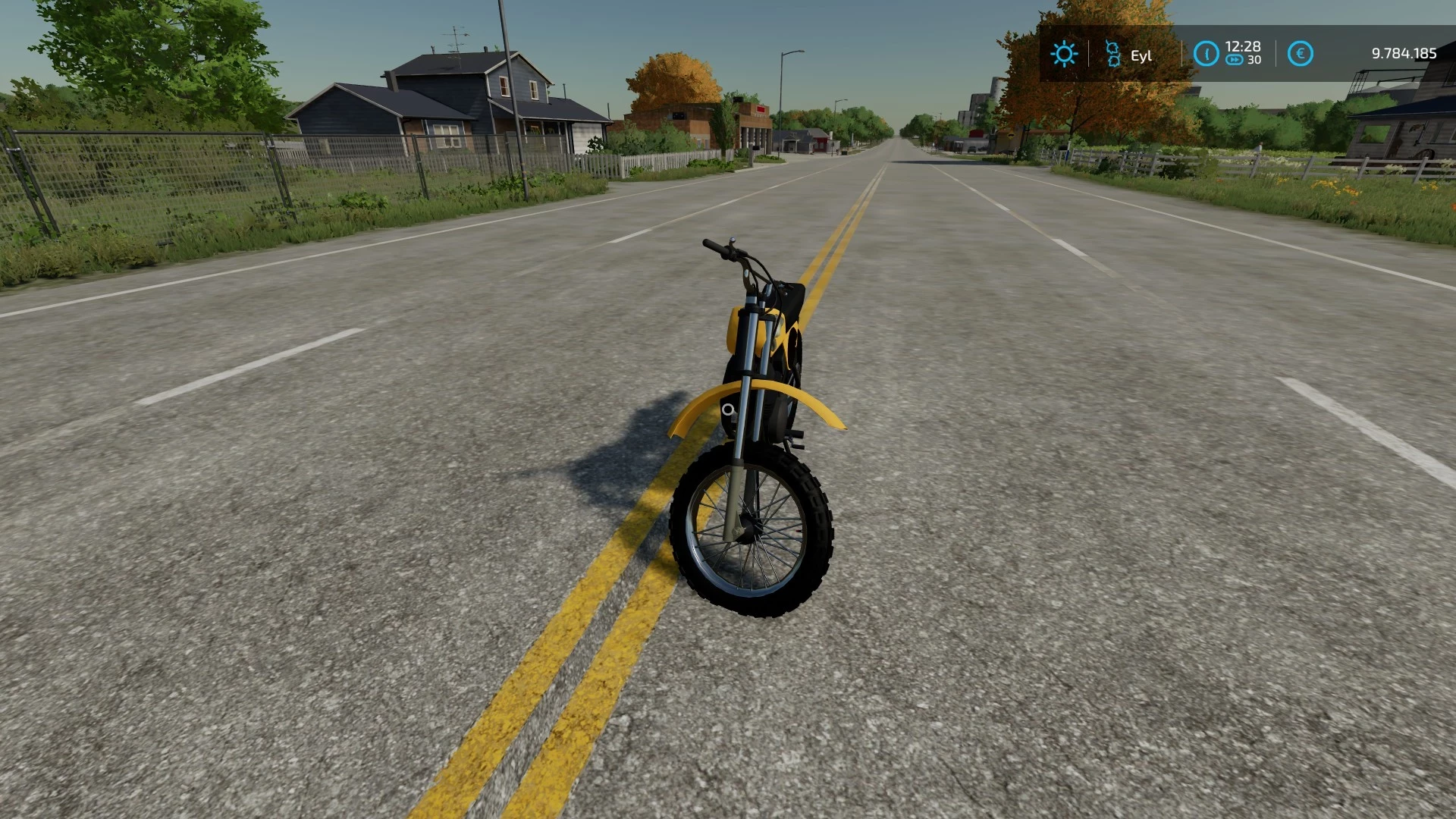This screenshot has height=819, width=1456.
Task: Click the circular clock icon
Action: click(x=1207, y=54)
